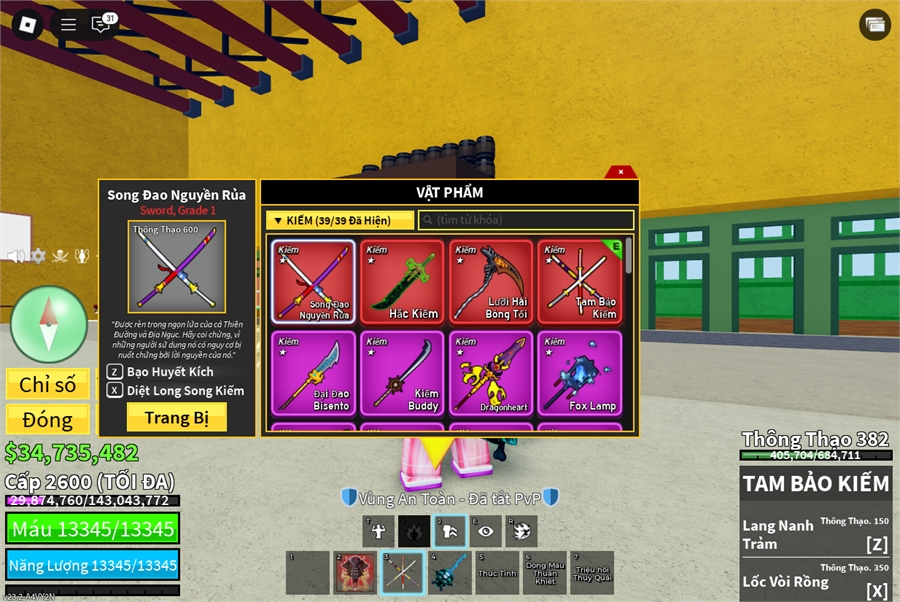The height and width of the screenshot is (602, 900).
Task: Select the Triệu hồi Thuỷ Quái slot
Action: (591, 573)
